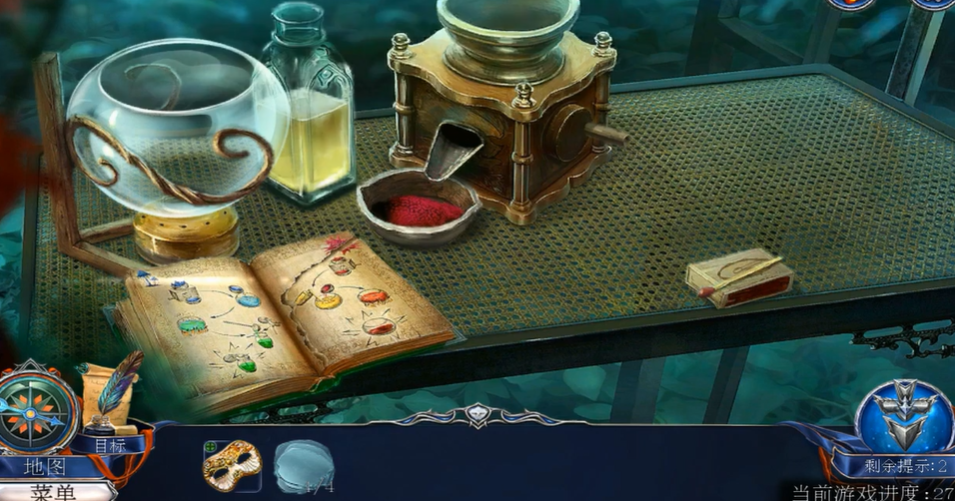
Task: Select the glass shards inventory item
Action: point(304,467)
